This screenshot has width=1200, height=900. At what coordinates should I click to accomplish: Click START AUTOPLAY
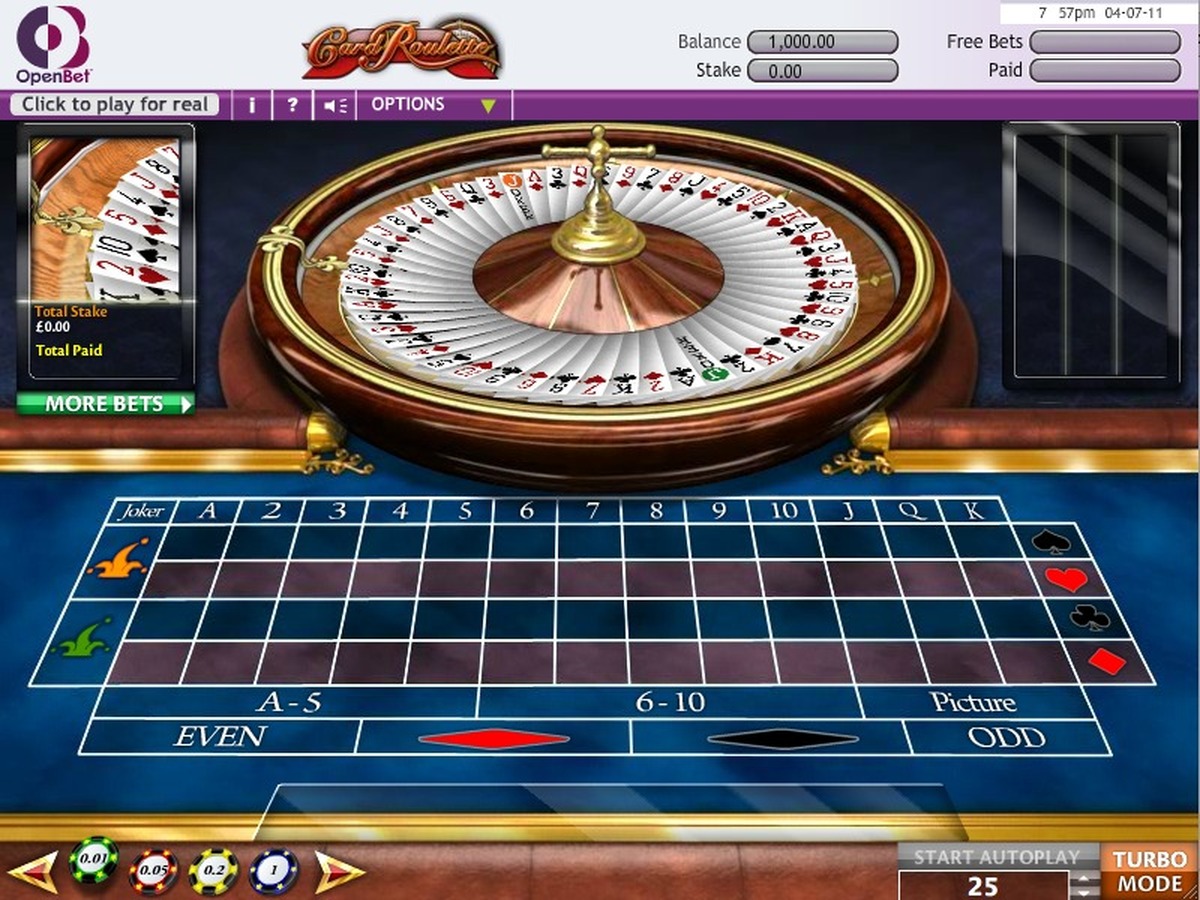(996, 857)
